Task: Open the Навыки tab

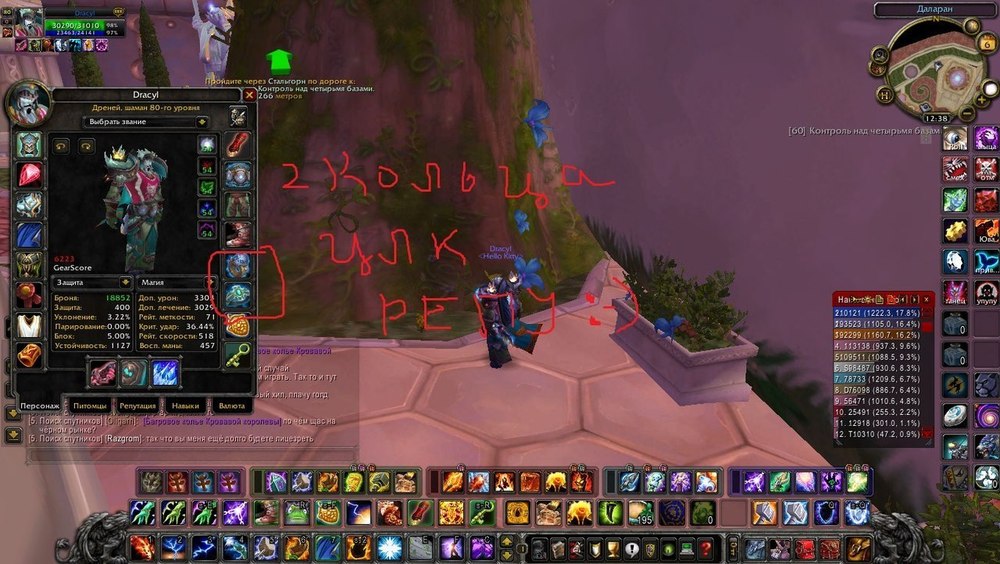Action: point(185,407)
